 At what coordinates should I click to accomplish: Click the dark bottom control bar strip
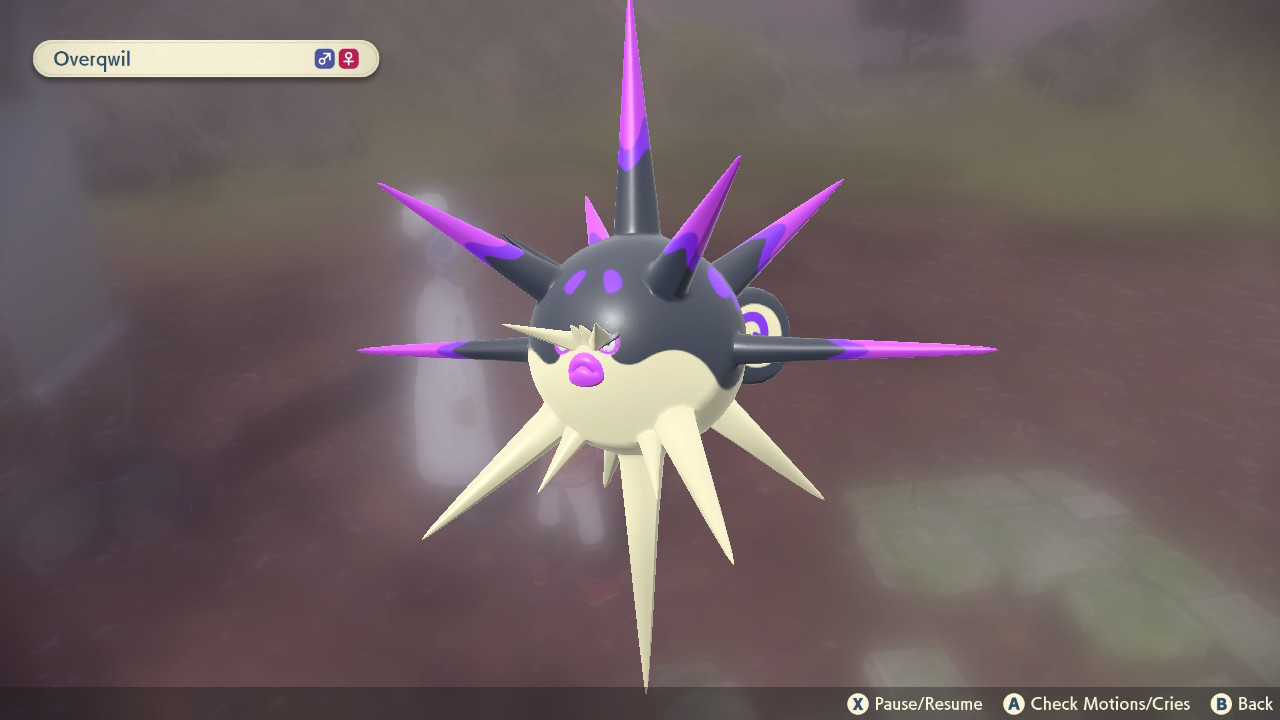(640, 703)
